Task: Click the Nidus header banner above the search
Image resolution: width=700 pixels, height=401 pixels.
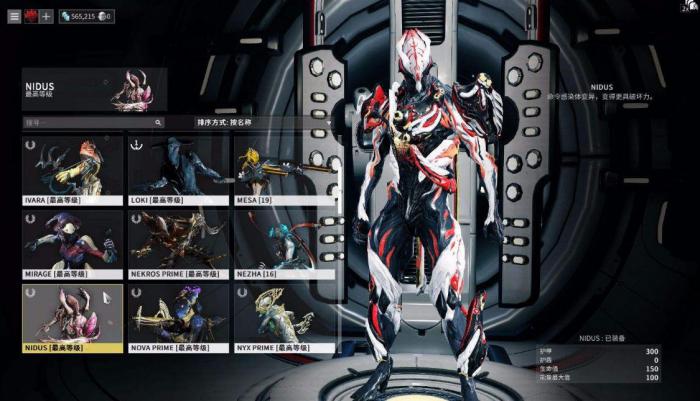Action: (x=94, y=88)
